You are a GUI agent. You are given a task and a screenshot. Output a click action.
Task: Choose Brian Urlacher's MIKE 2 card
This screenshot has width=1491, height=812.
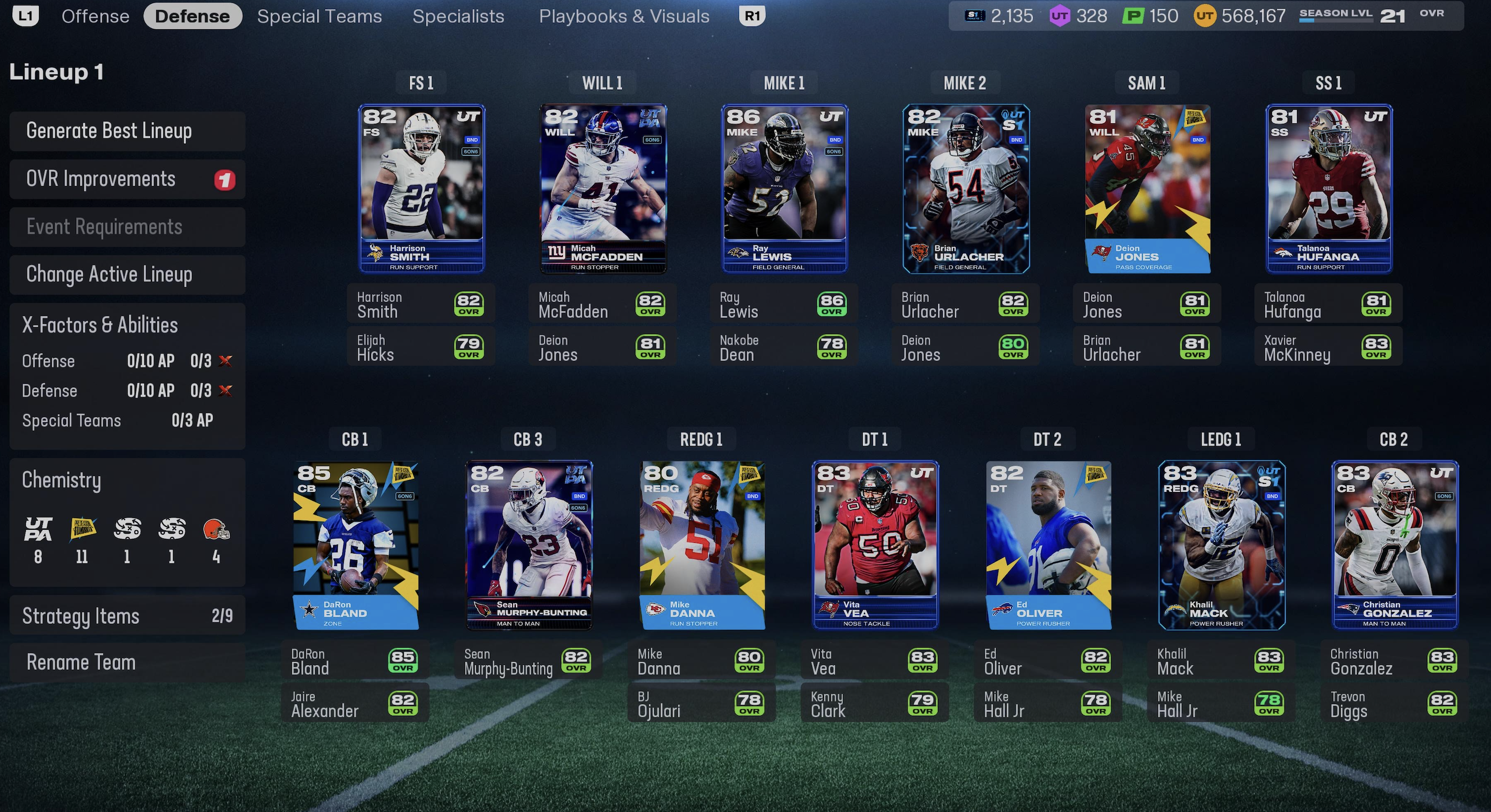966,189
